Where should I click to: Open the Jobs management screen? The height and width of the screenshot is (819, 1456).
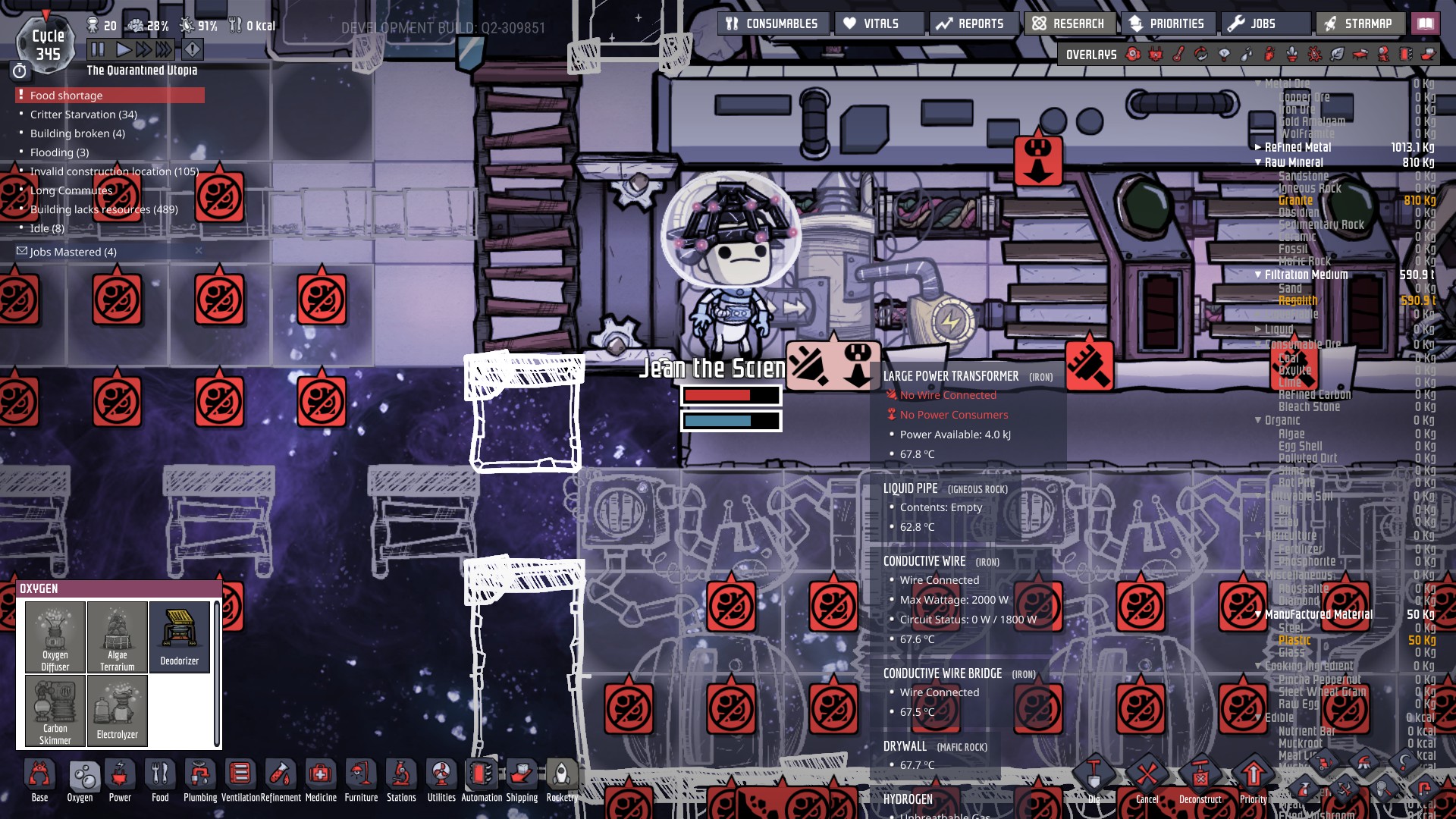1265,24
